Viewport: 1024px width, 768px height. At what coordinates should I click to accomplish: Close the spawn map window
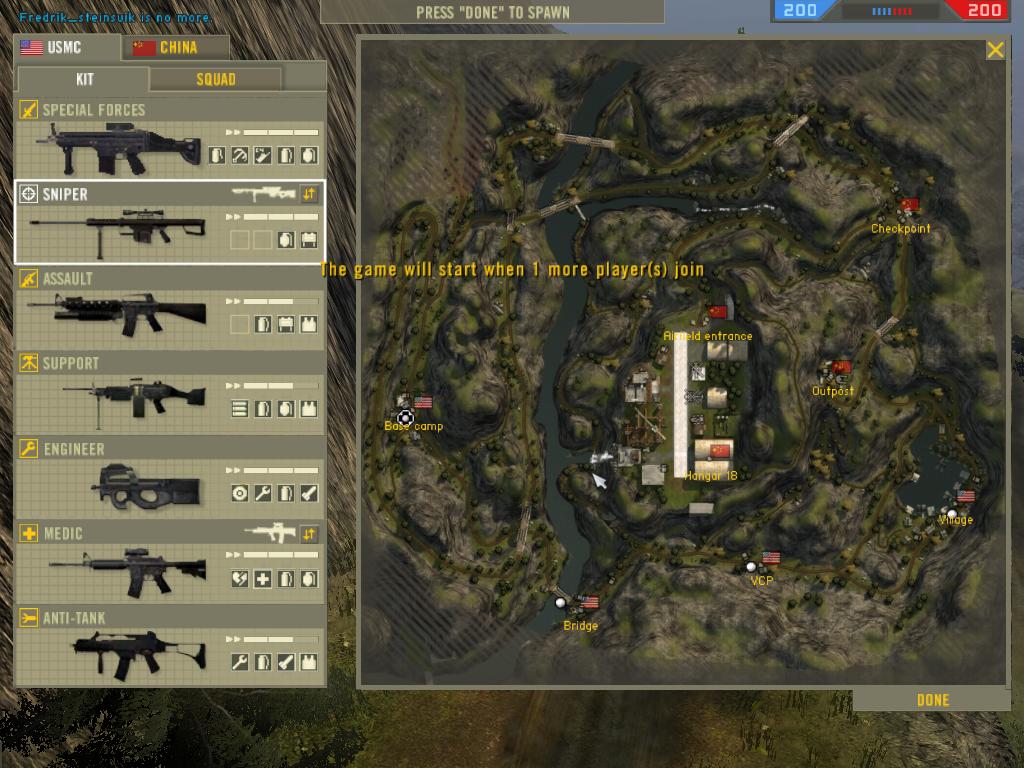995,50
